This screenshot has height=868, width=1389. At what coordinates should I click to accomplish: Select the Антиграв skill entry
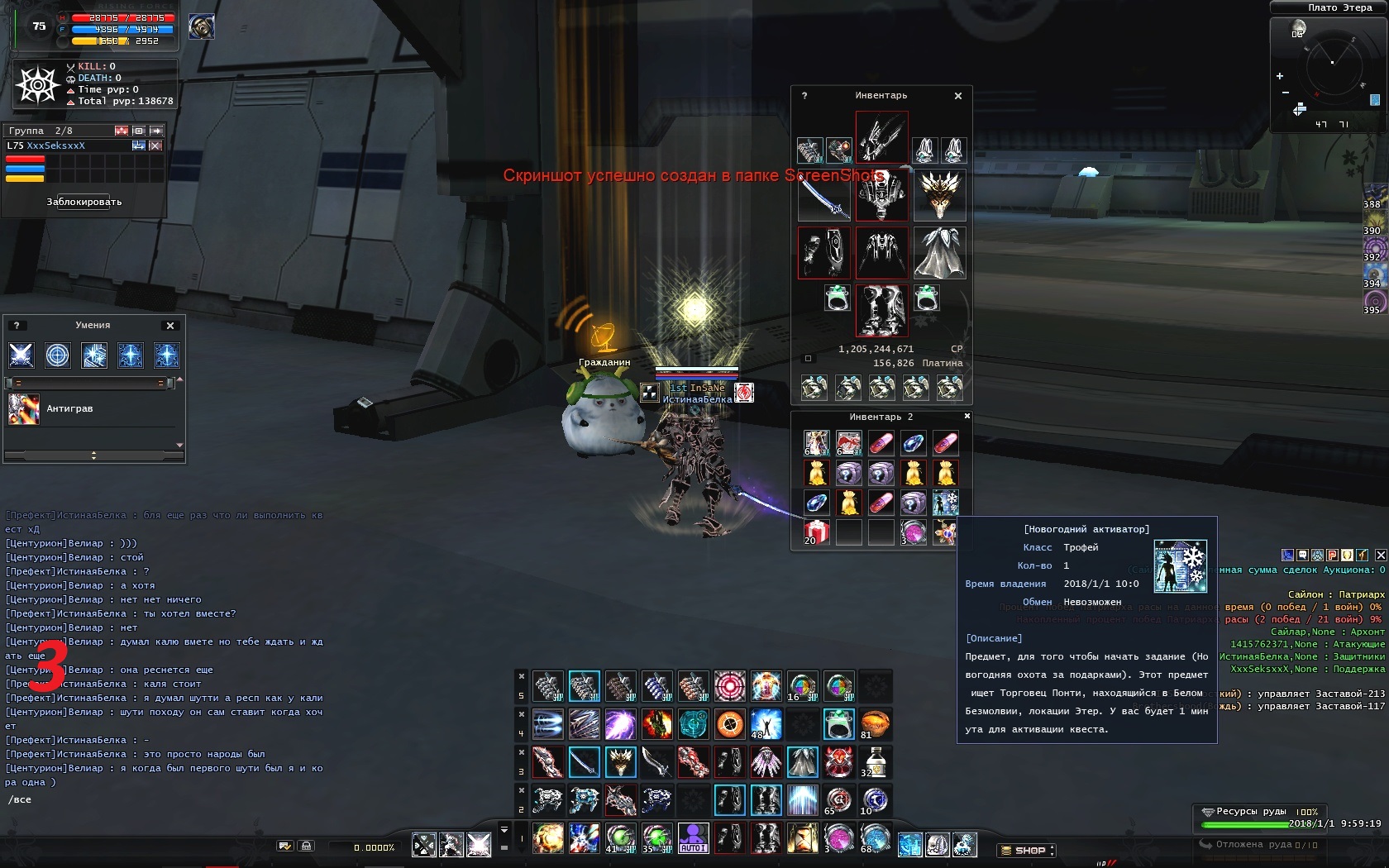(x=69, y=408)
